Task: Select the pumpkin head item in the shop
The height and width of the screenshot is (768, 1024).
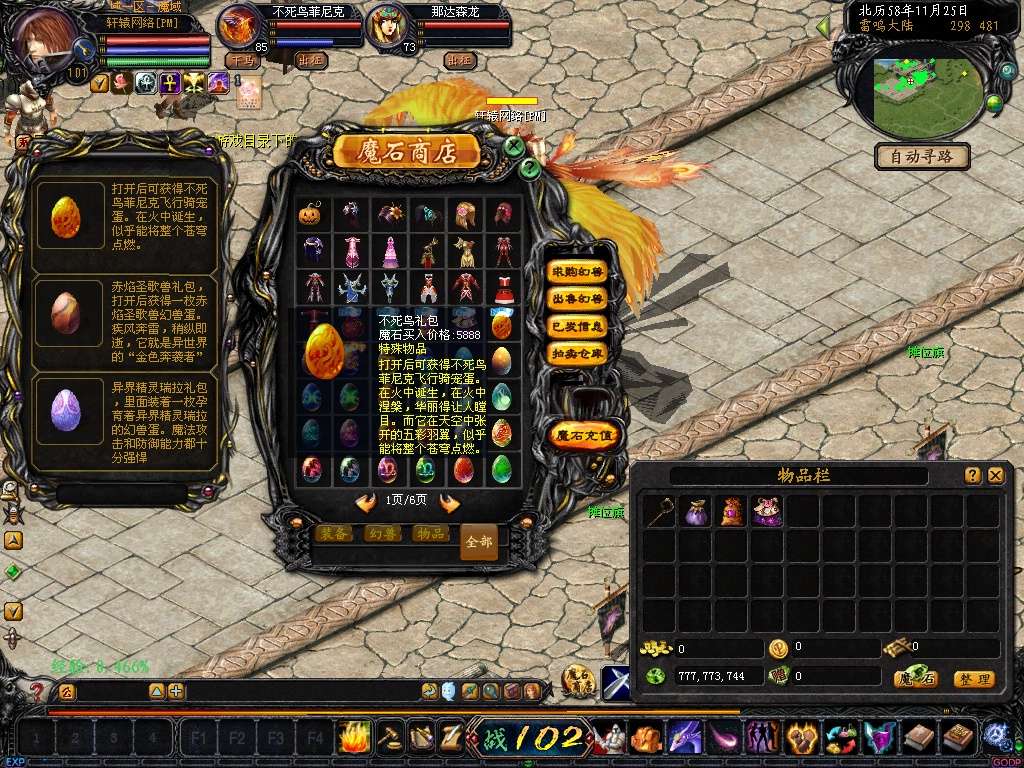Action: tap(309, 214)
